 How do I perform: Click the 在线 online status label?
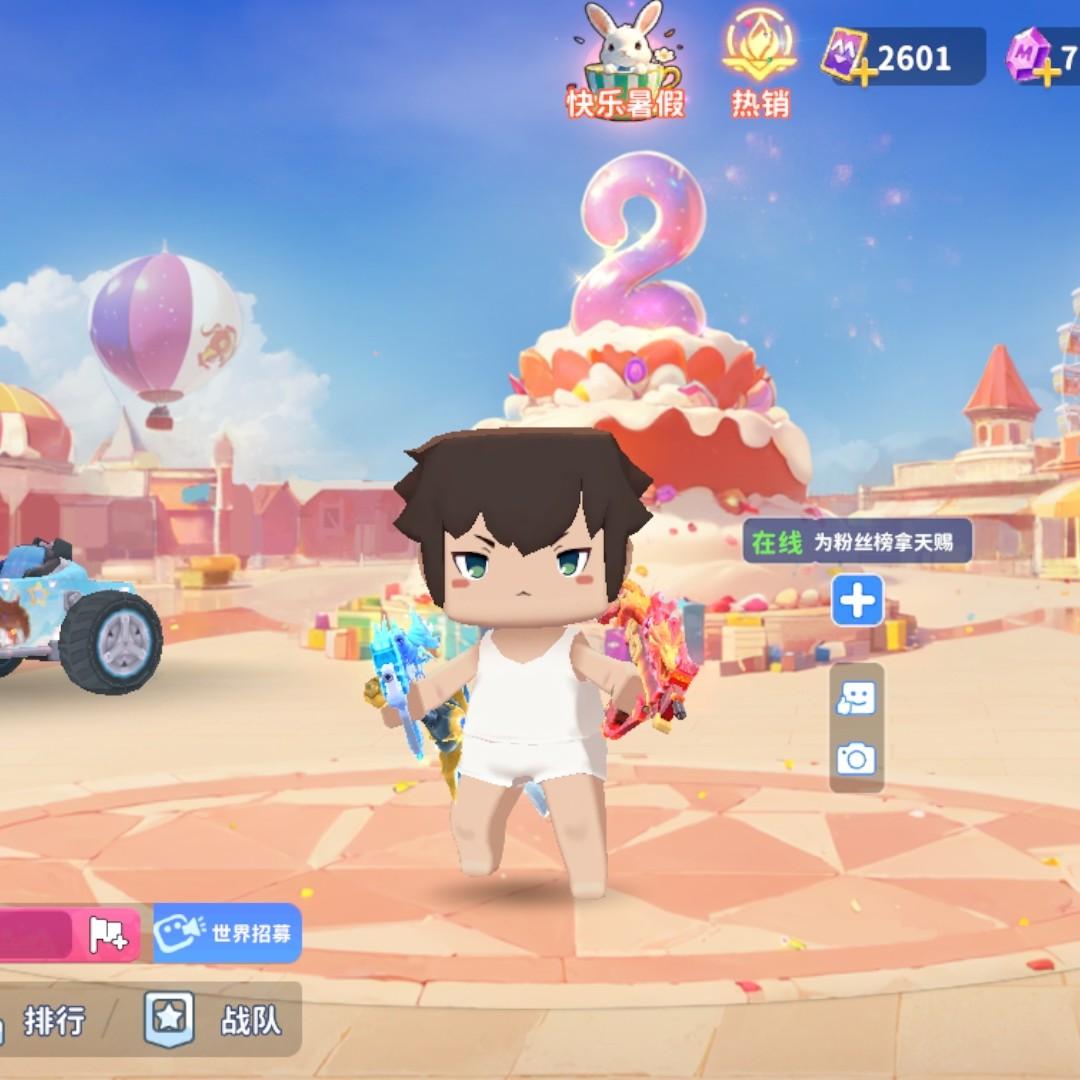coord(777,543)
